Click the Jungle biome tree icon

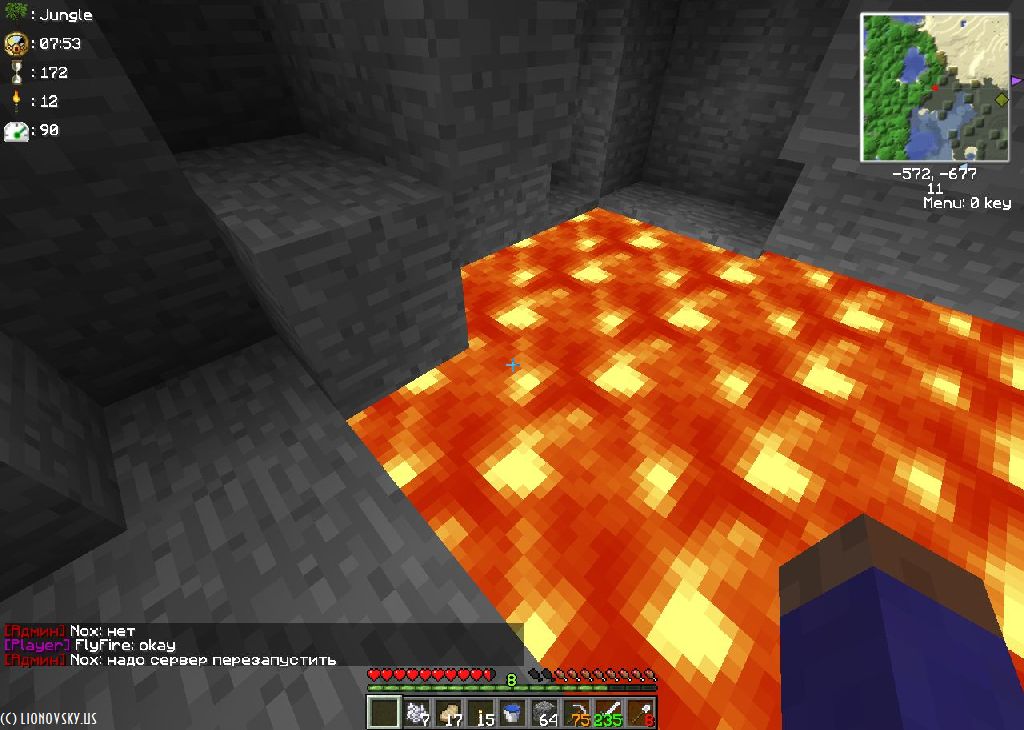click(x=15, y=14)
